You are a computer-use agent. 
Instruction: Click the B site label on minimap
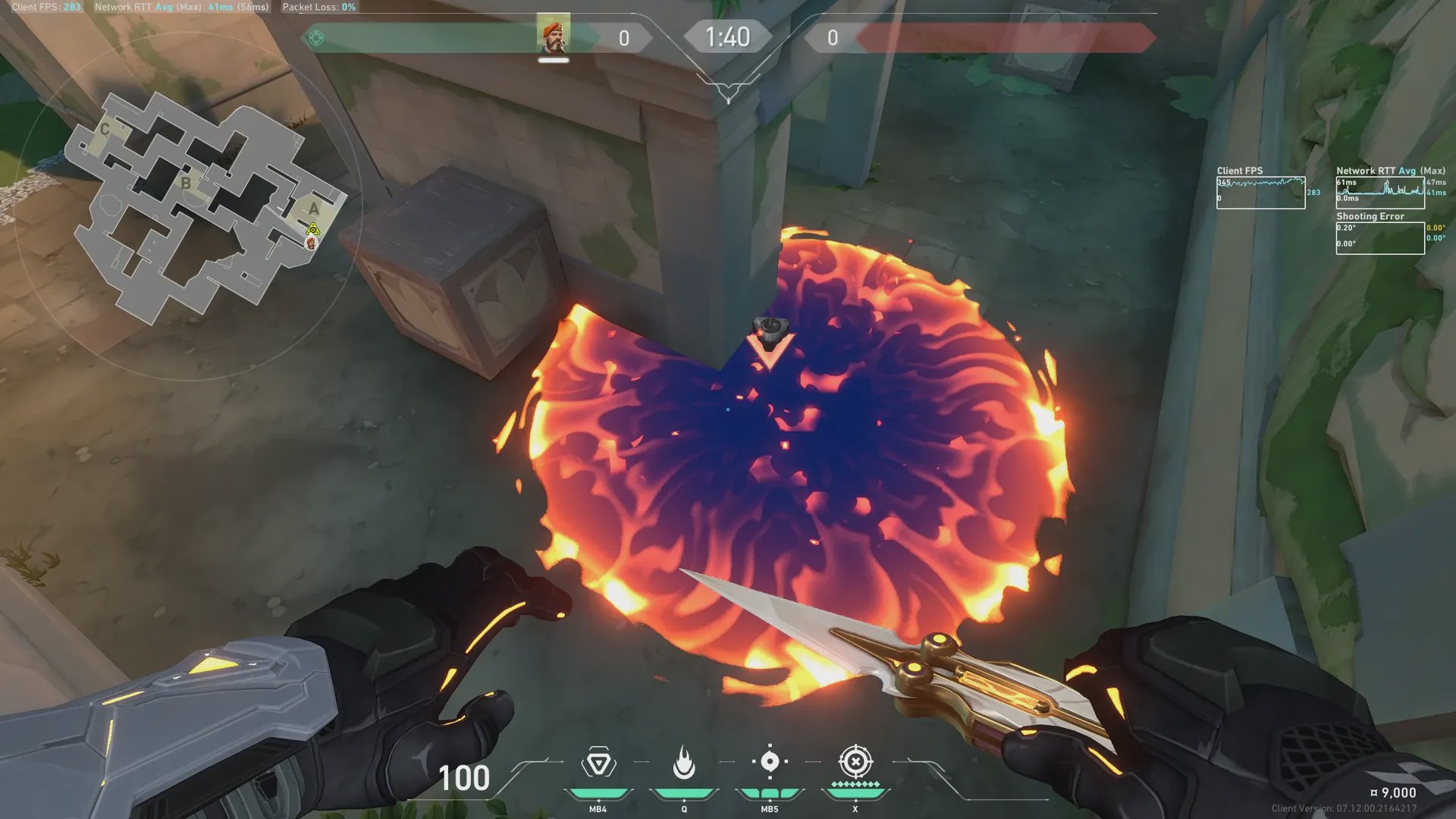(x=186, y=184)
